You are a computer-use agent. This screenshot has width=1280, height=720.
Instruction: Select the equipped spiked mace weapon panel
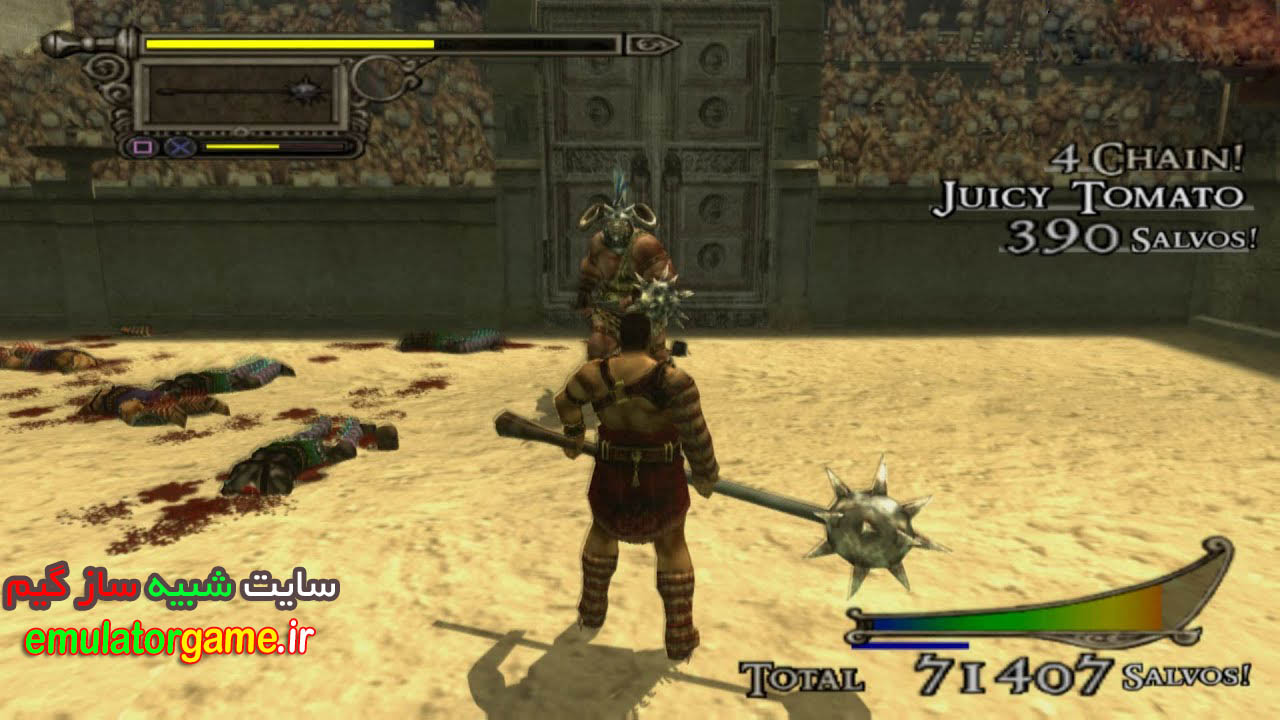241,93
